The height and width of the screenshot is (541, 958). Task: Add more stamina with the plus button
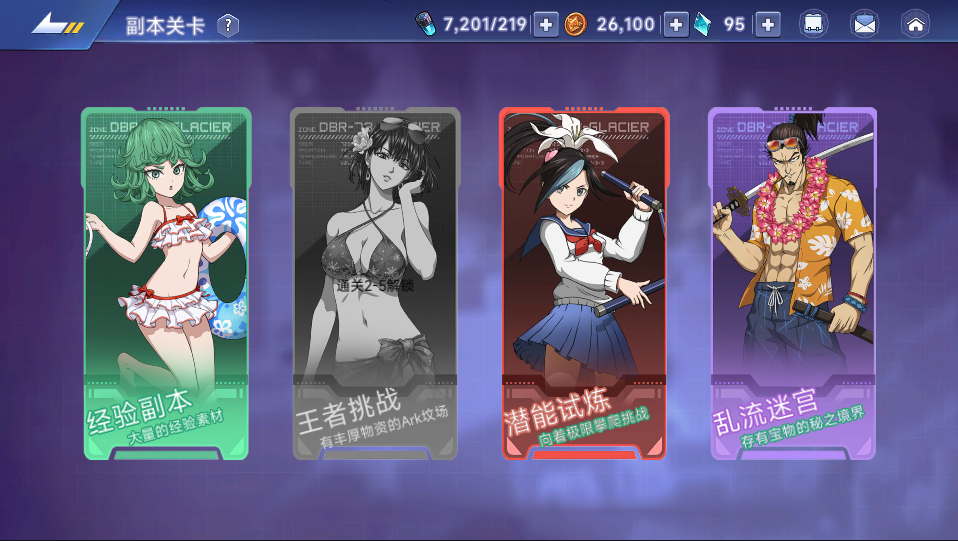545,25
